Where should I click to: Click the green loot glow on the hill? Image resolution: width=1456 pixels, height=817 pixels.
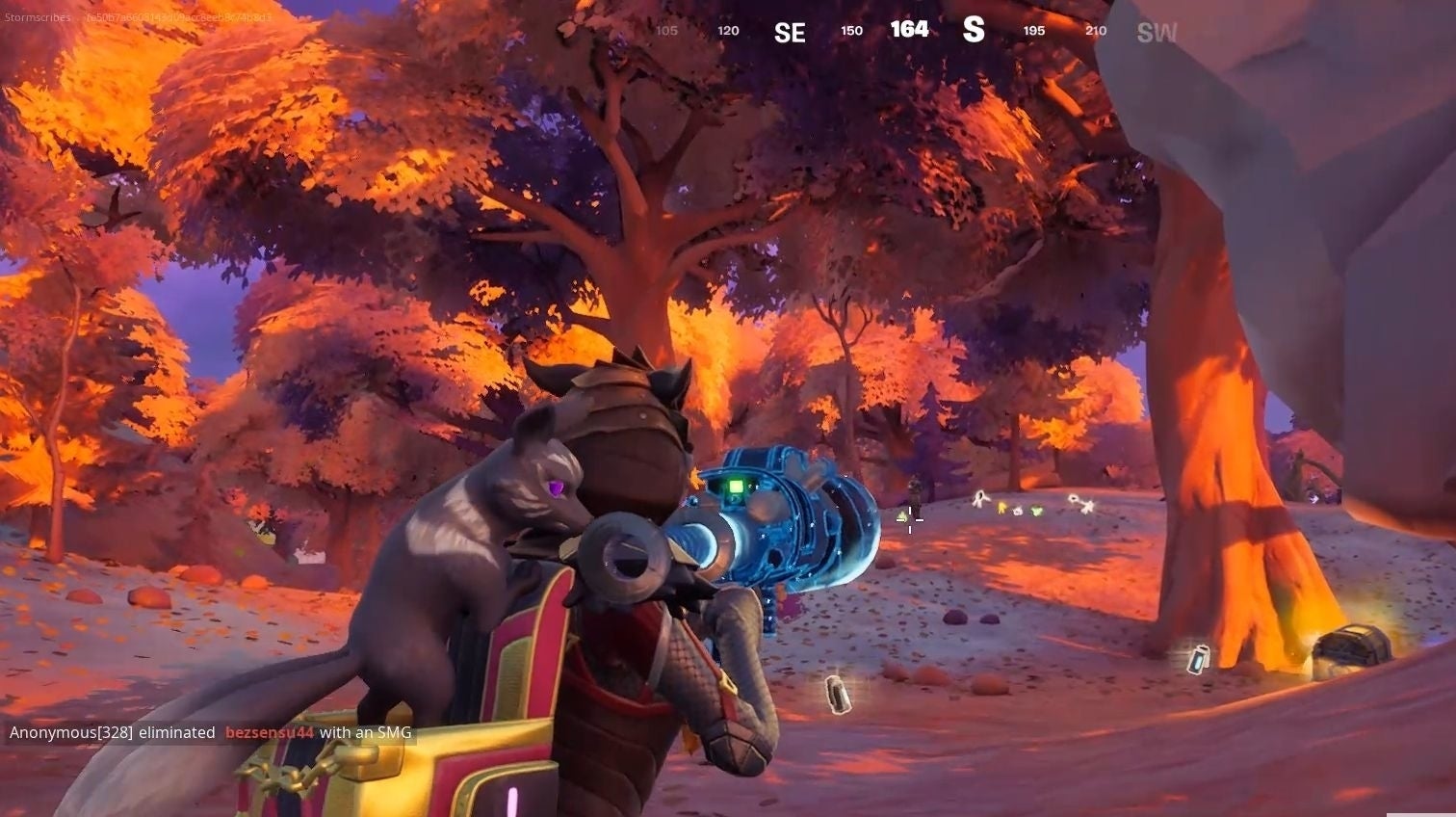pos(1037,511)
